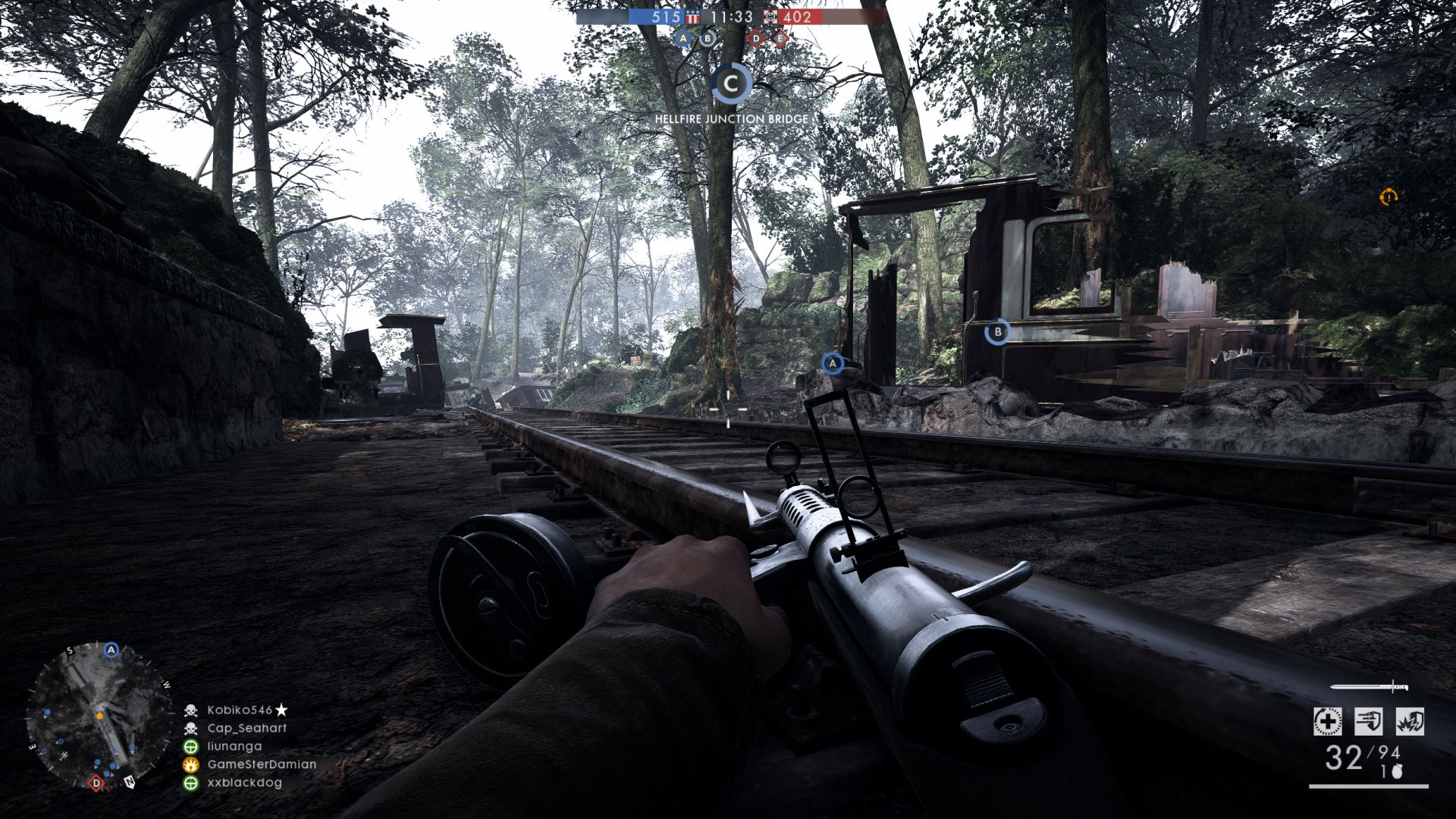Click the blue A flag under scoreboard
This screenshot has width=1456, height=819.
pos(684,38)
